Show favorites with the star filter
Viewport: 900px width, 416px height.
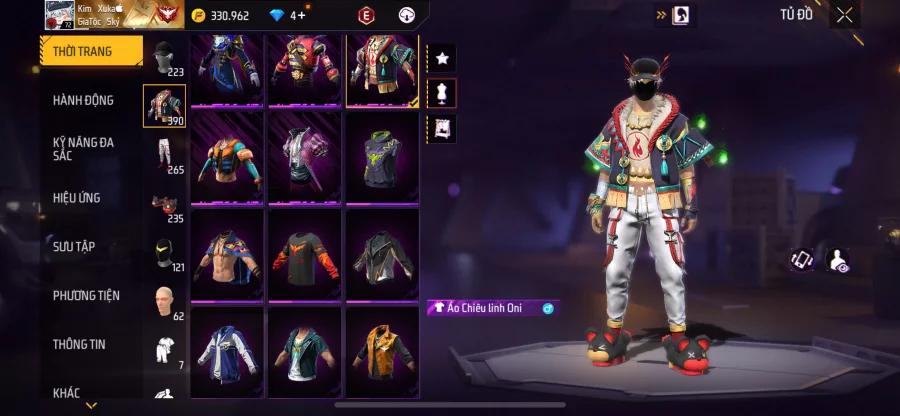pos(441,58)
